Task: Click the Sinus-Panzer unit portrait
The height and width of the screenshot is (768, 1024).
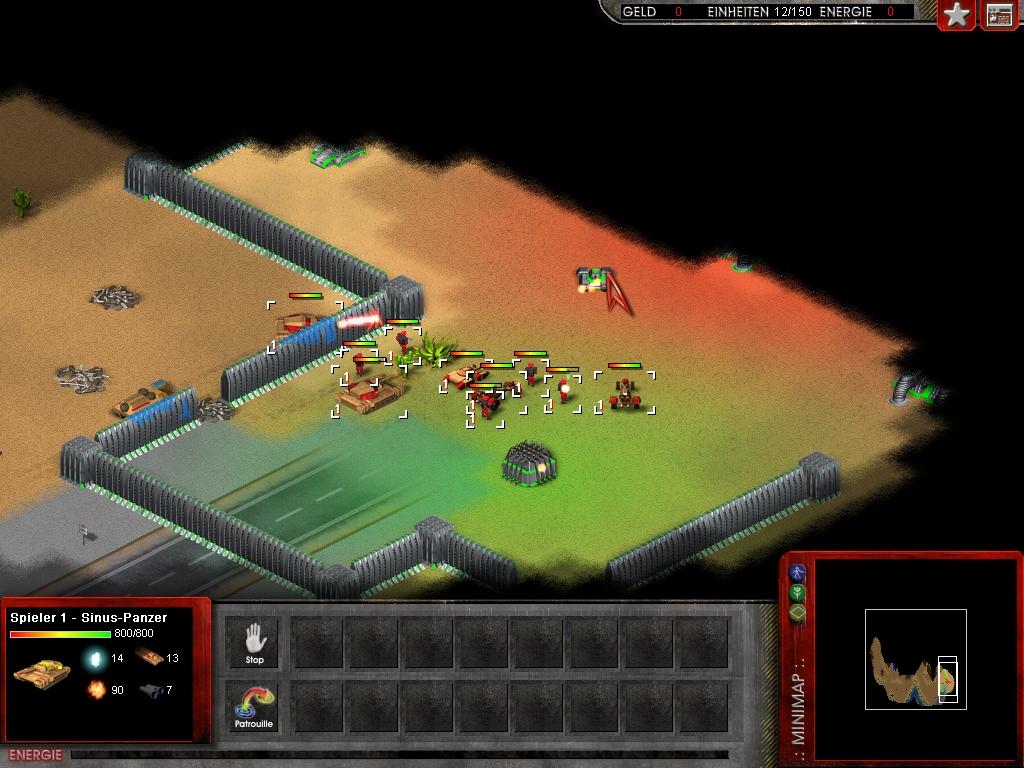Action: [42, 672]
